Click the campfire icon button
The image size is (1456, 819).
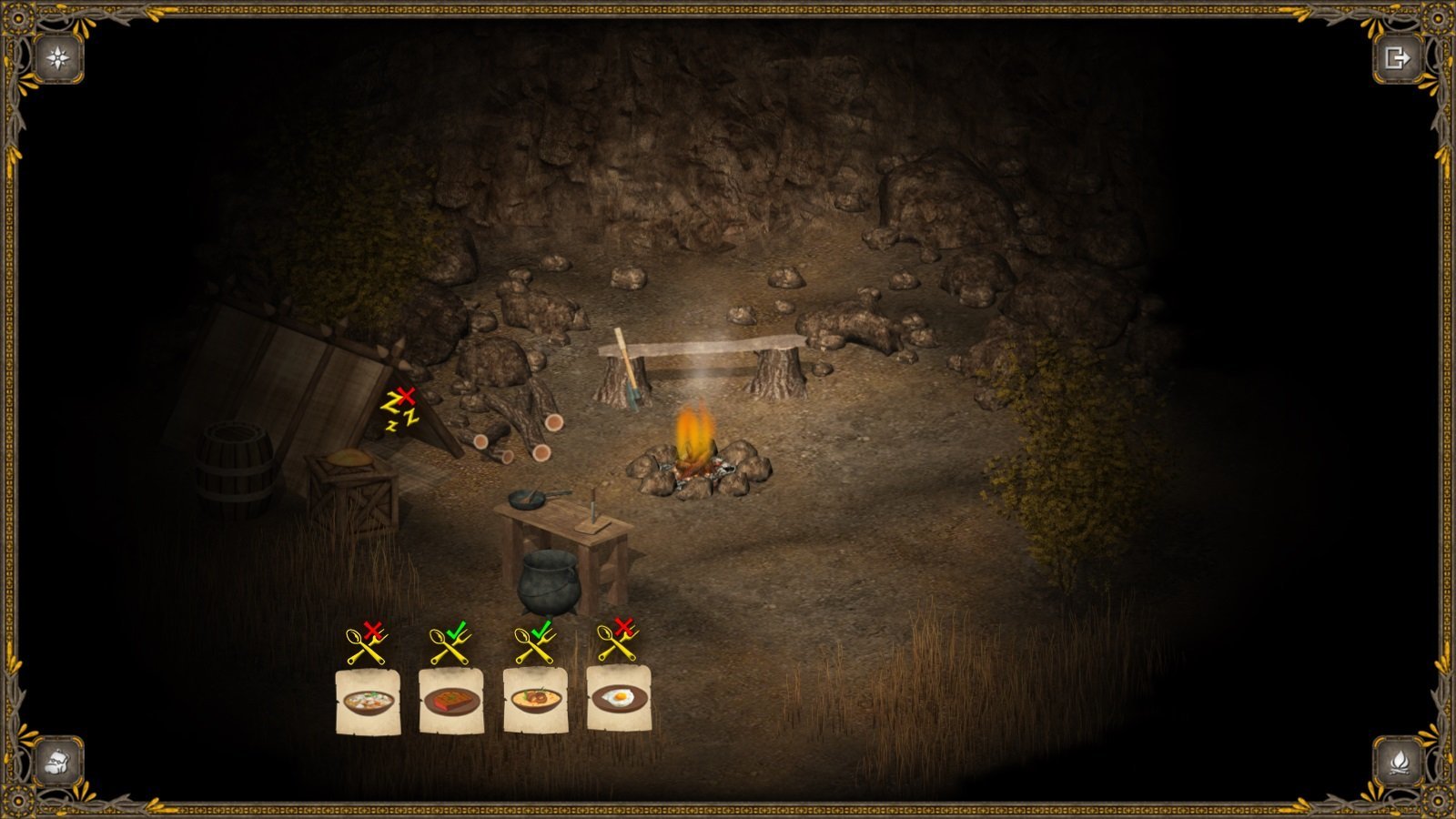tap(1396, 760)
